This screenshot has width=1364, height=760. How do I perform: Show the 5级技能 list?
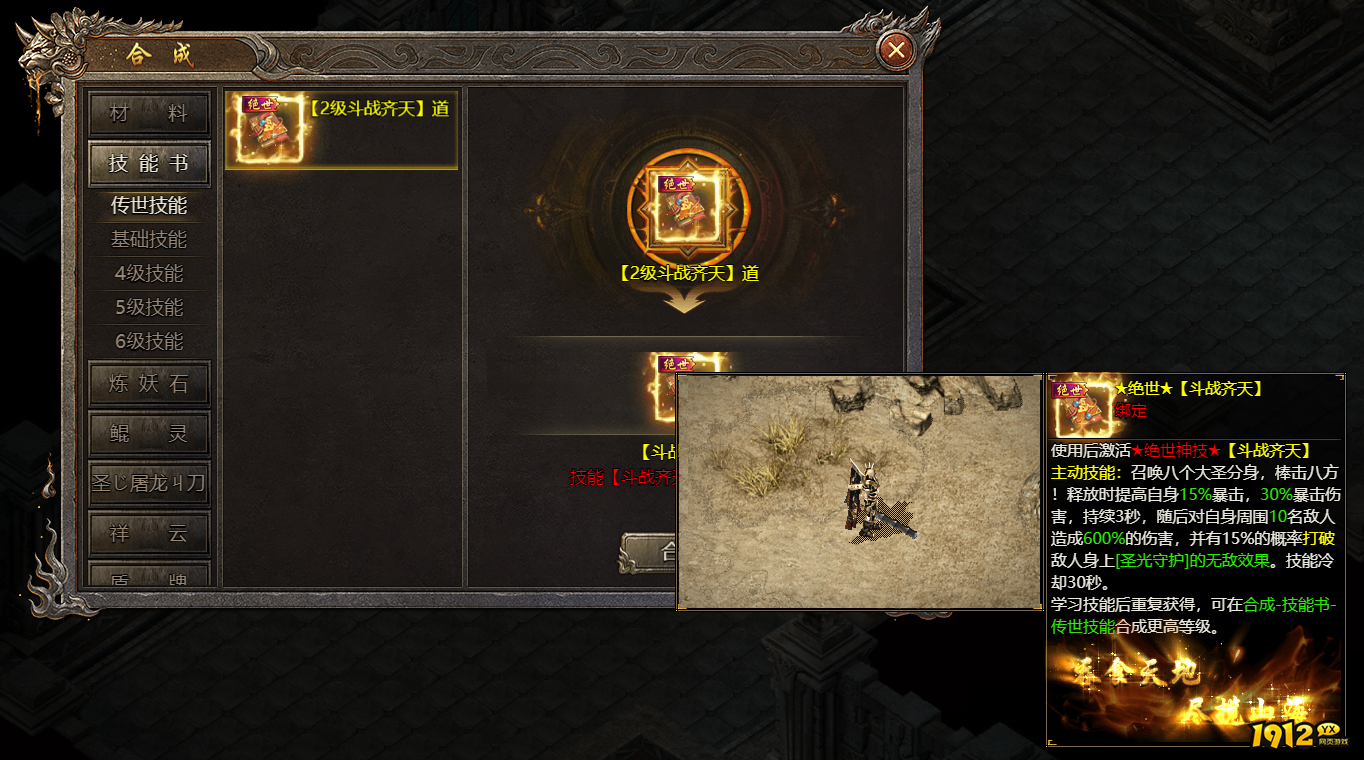tap(149, 308)
